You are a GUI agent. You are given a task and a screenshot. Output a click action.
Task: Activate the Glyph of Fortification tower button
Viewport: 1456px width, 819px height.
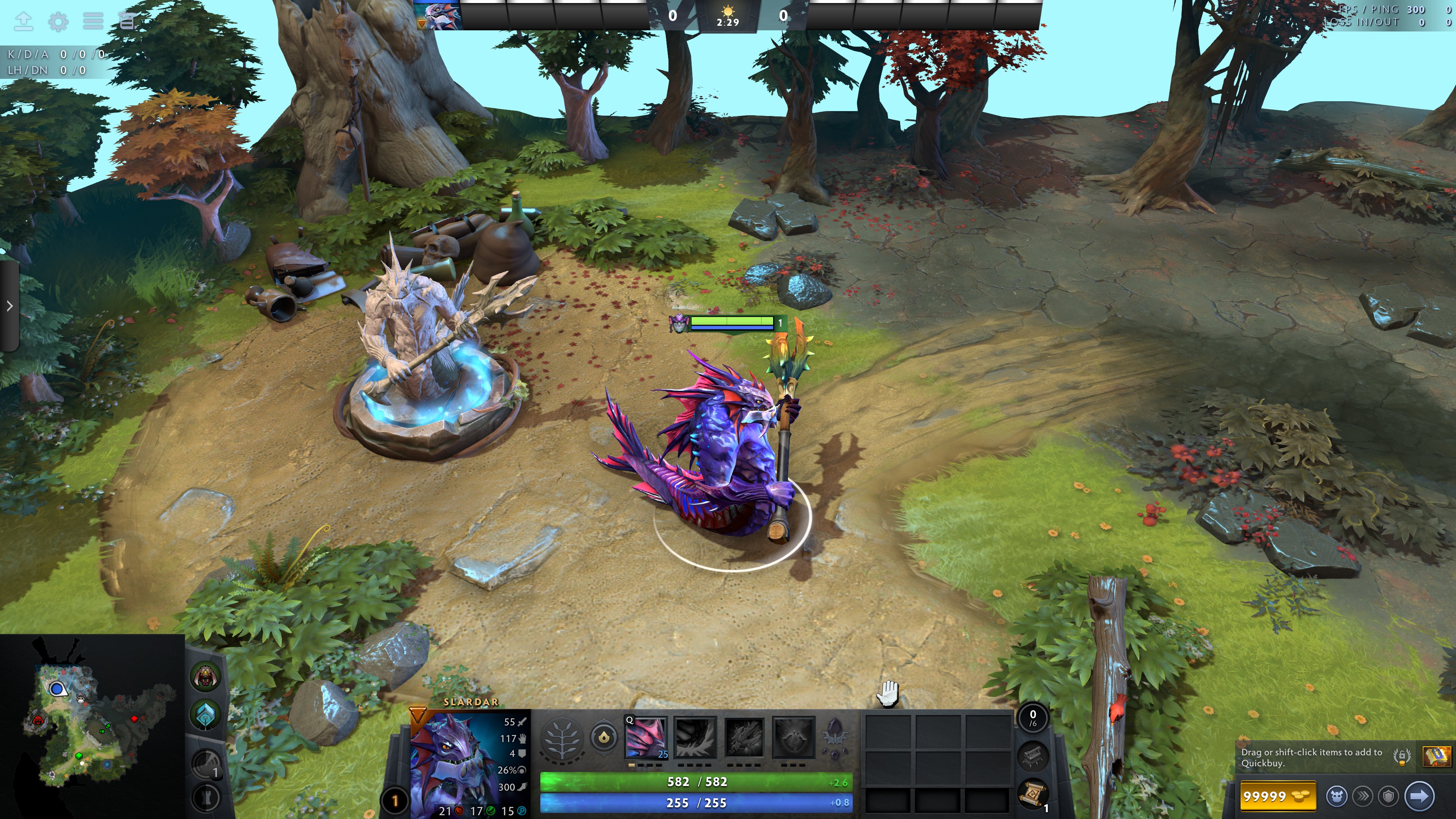click(x=206, y=797)
